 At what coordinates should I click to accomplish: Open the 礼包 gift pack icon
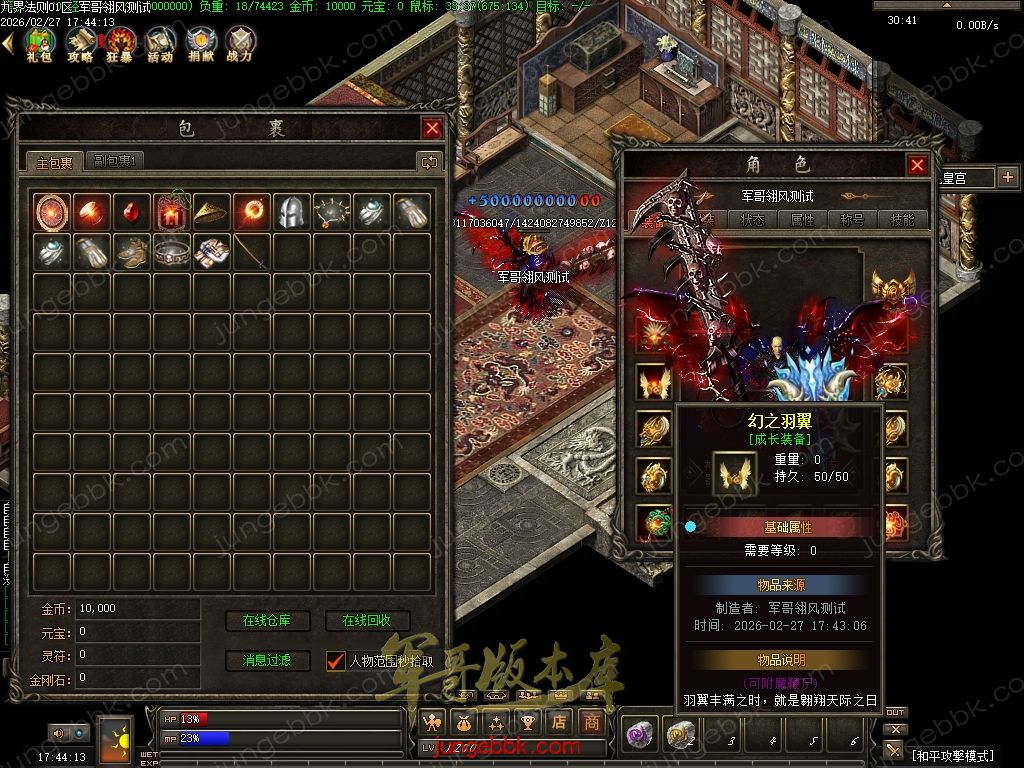point(39,44)
